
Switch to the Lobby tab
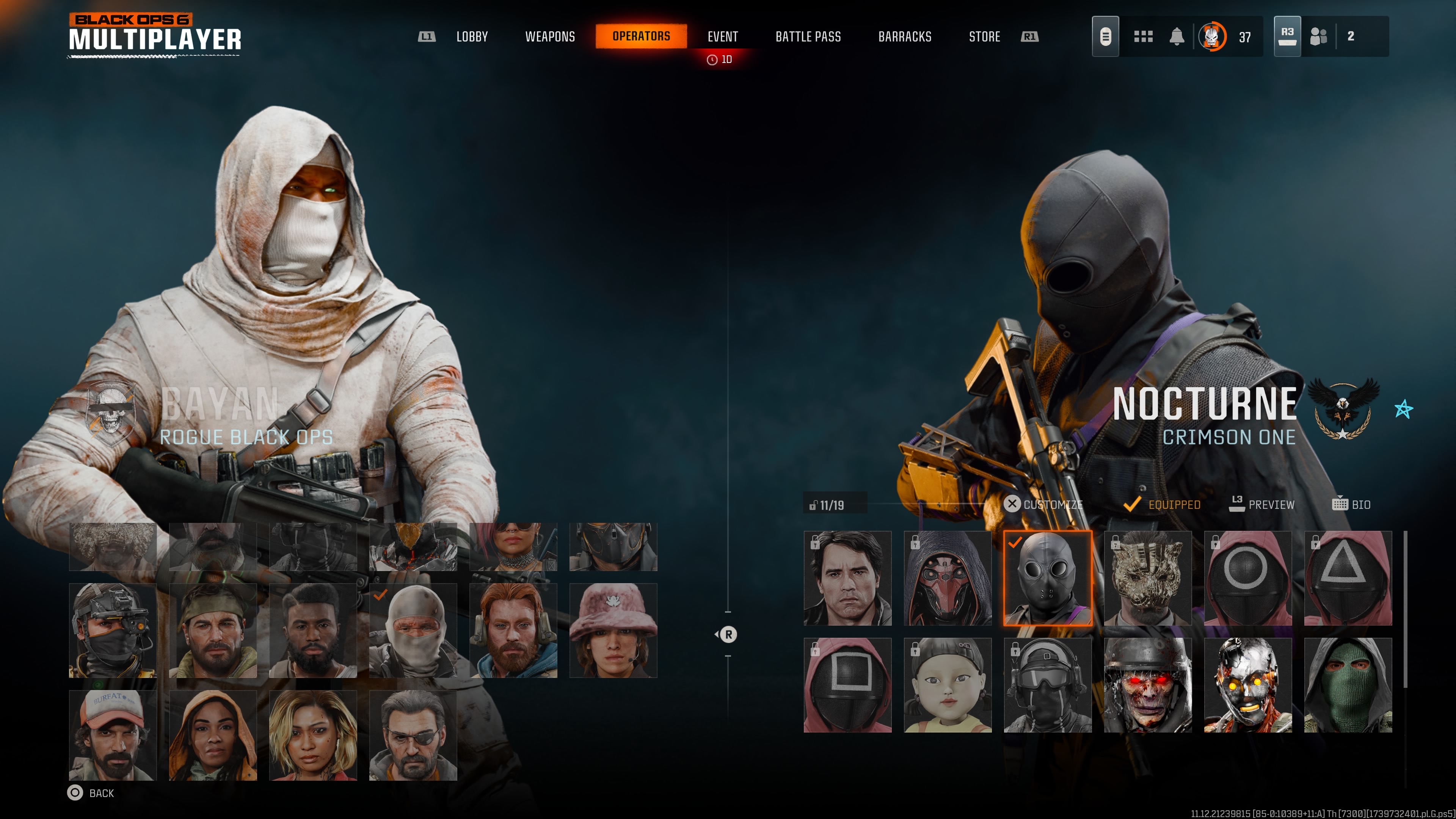(471, 37)
